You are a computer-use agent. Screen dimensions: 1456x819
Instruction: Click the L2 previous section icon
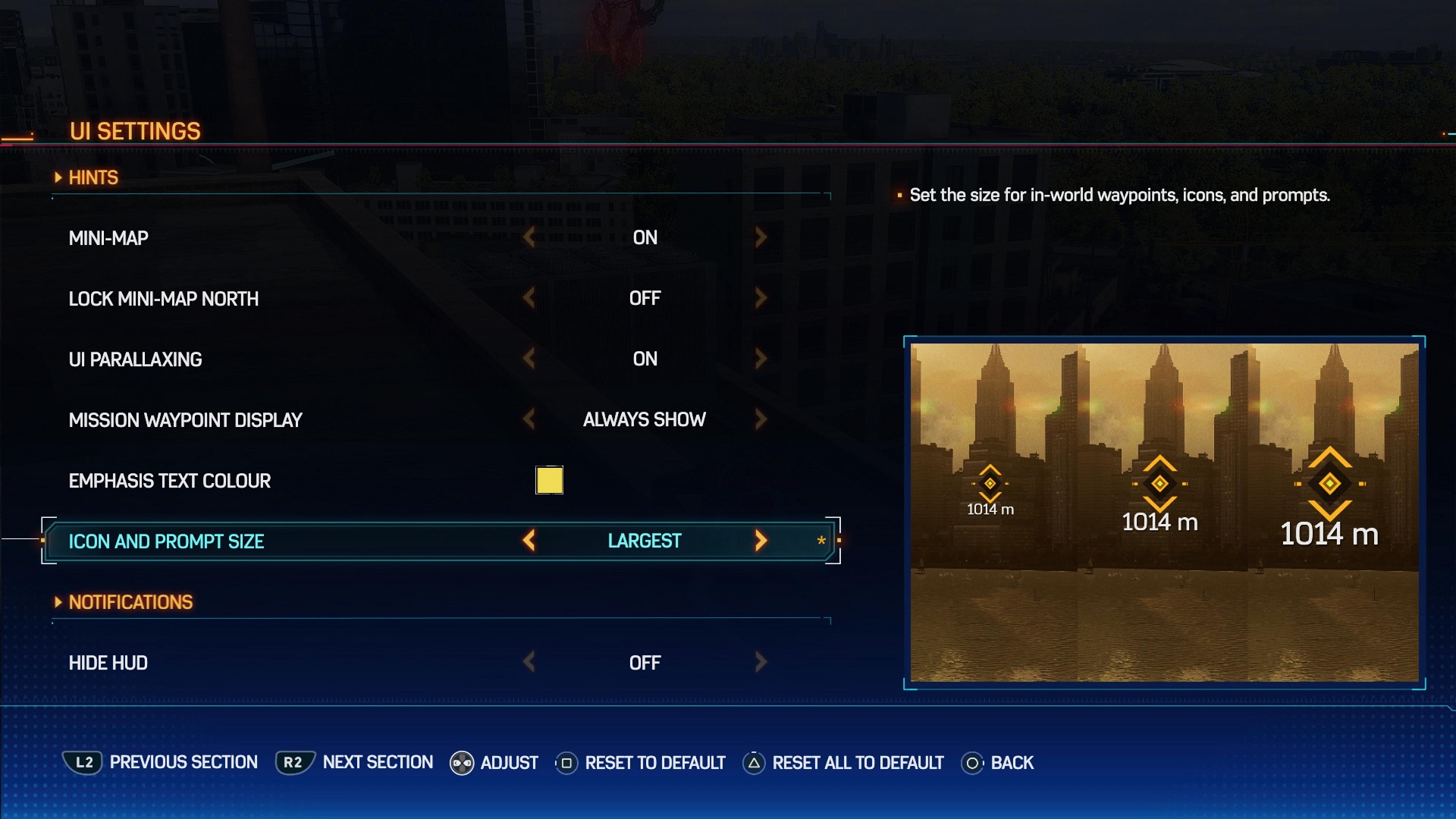[x=83, y=763]
